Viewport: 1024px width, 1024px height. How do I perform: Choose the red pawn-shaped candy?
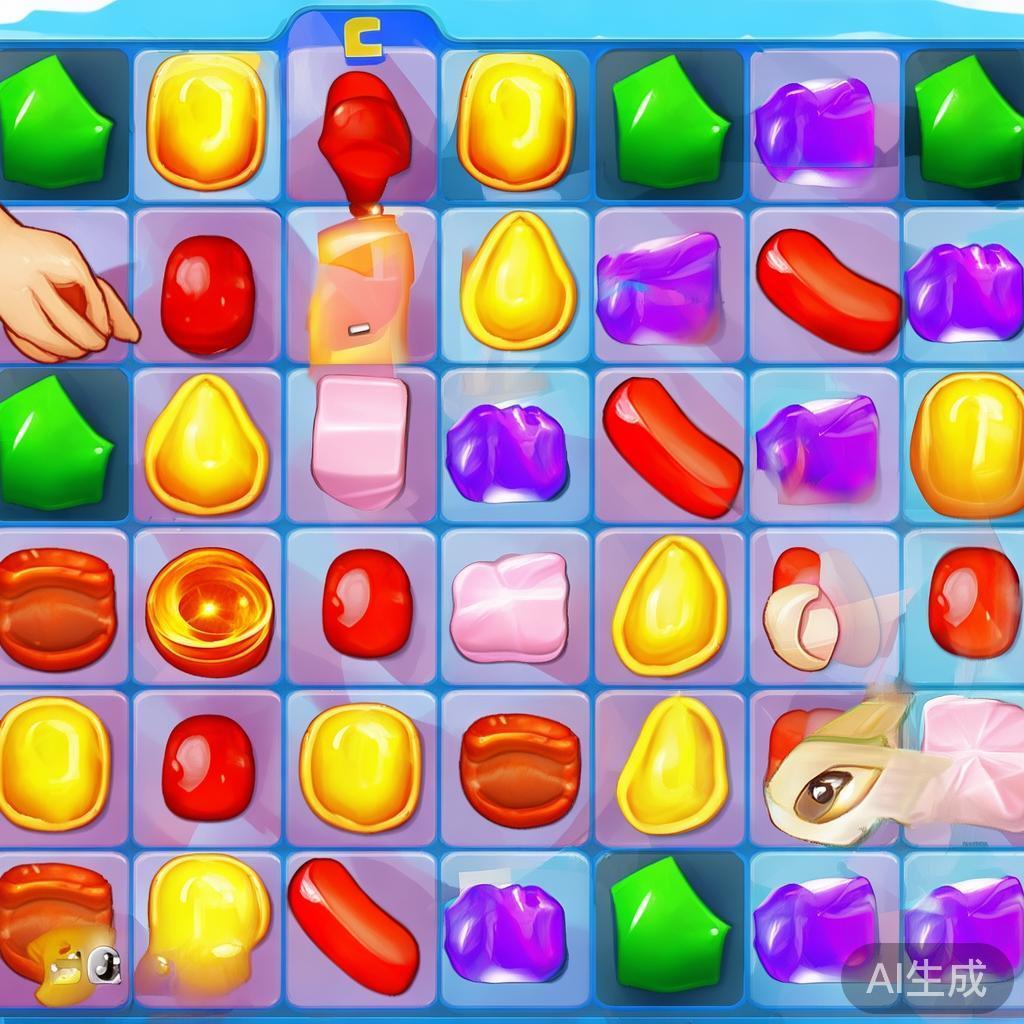(364, 136)
